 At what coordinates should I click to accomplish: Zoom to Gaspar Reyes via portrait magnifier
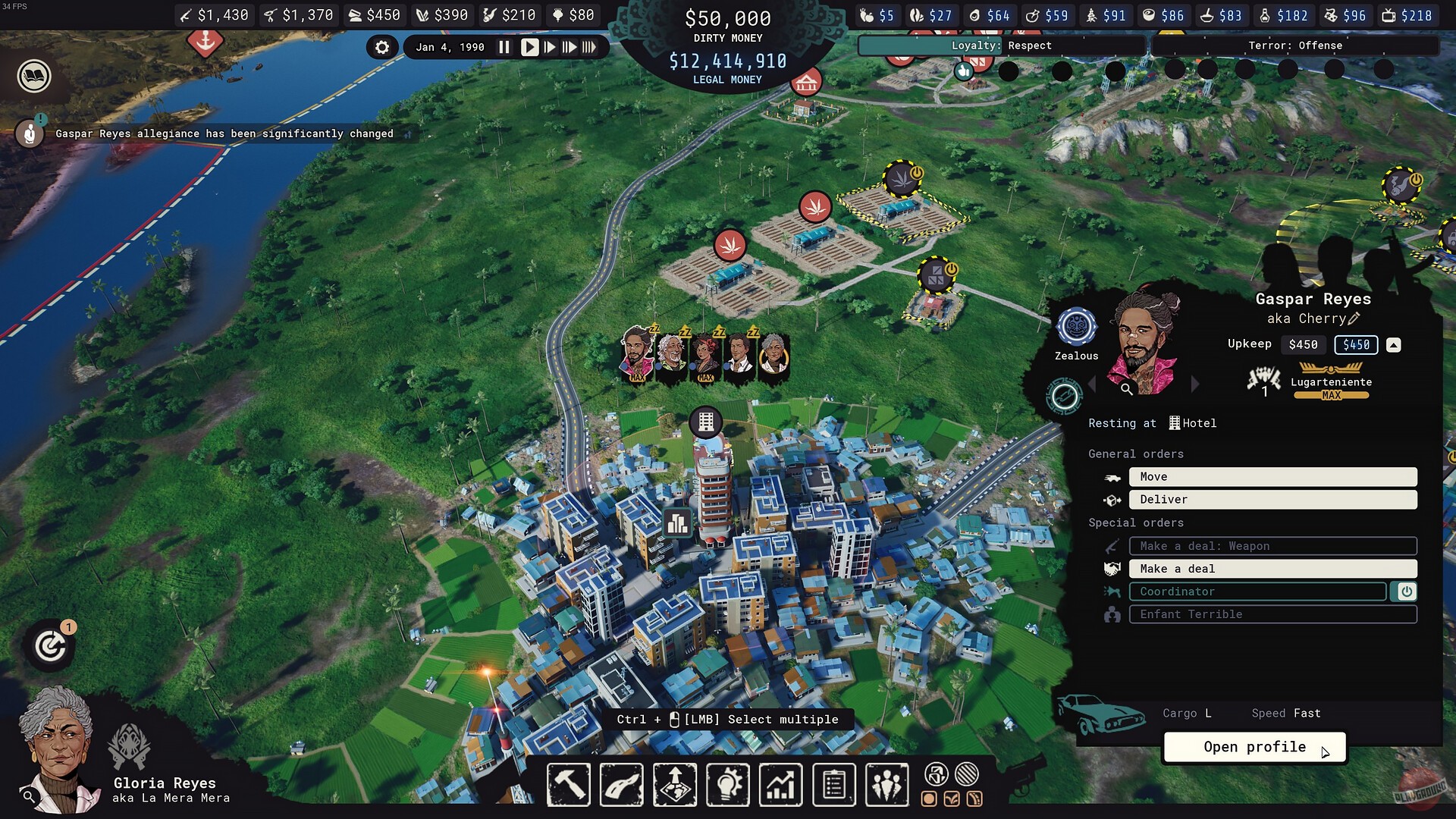(1128, 388)
